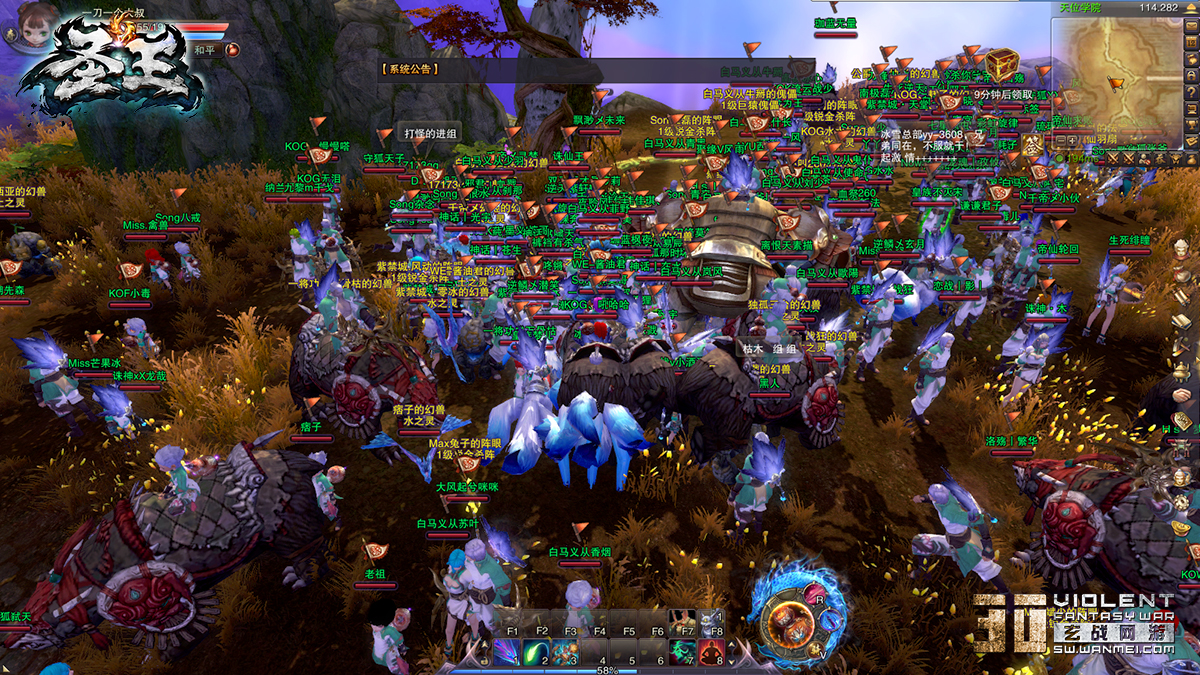Viewport: 1200px width, 675px height.
Task: Trigger the green ghost skill in slot 7
Action: (x=682, y=651)
